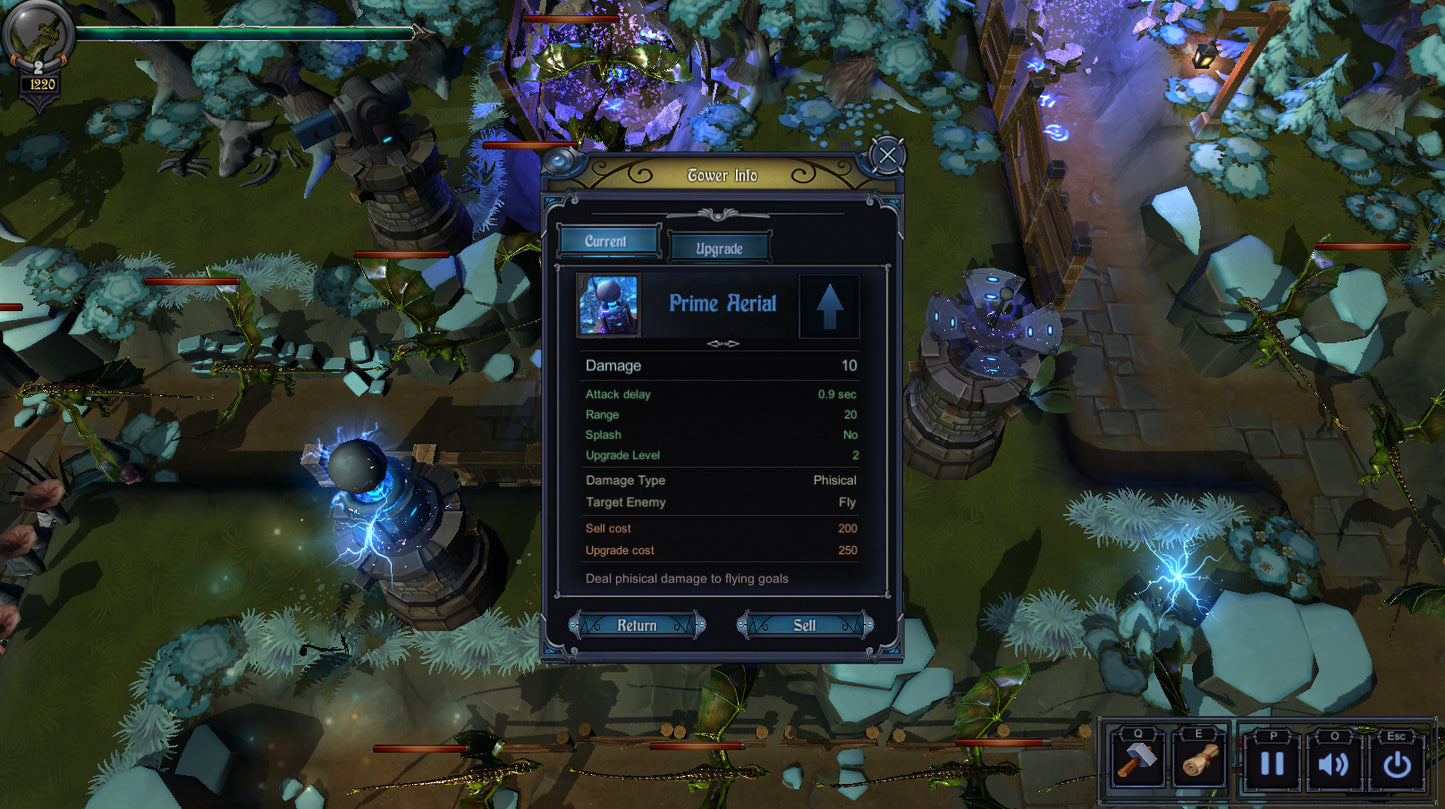Close the Tower Info window

pyautogui.click(x=886, y=155)
